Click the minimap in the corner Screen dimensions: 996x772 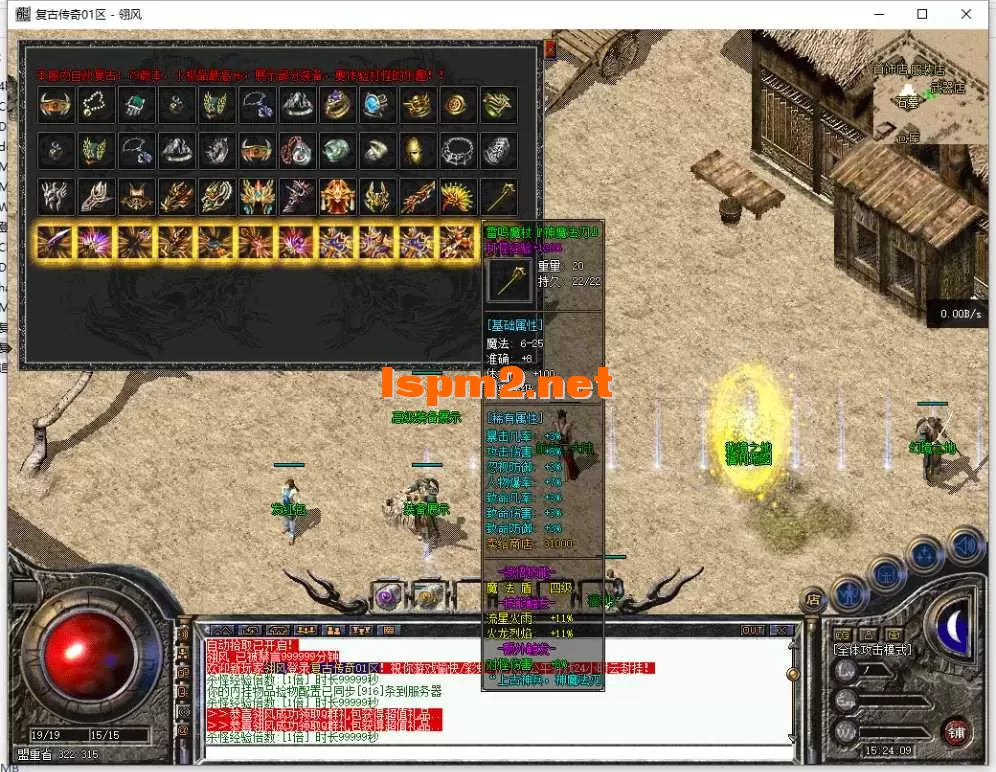(x=931, y=88)
